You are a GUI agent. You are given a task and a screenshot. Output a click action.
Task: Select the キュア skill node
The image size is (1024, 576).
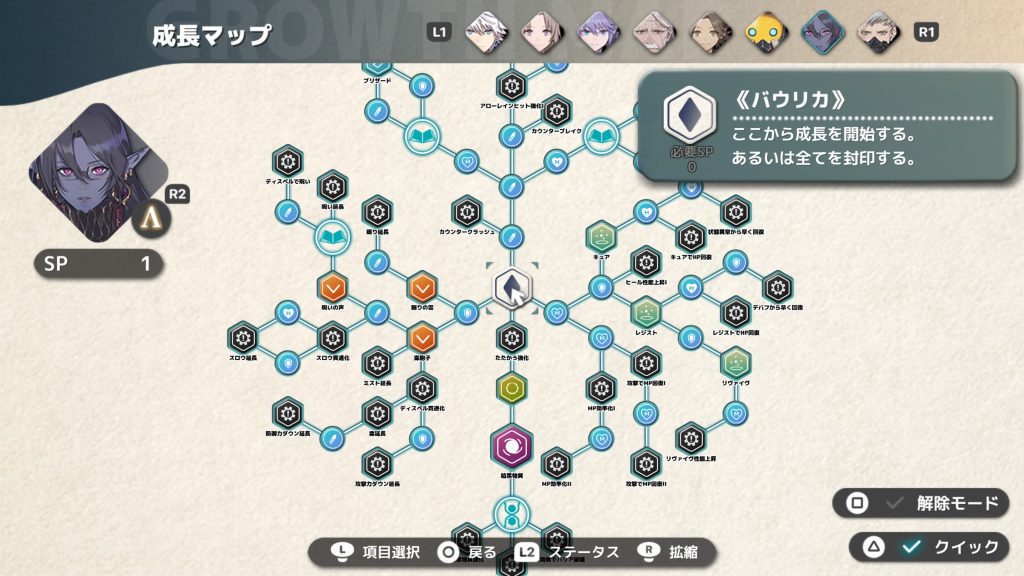click(x=601, y=237)
